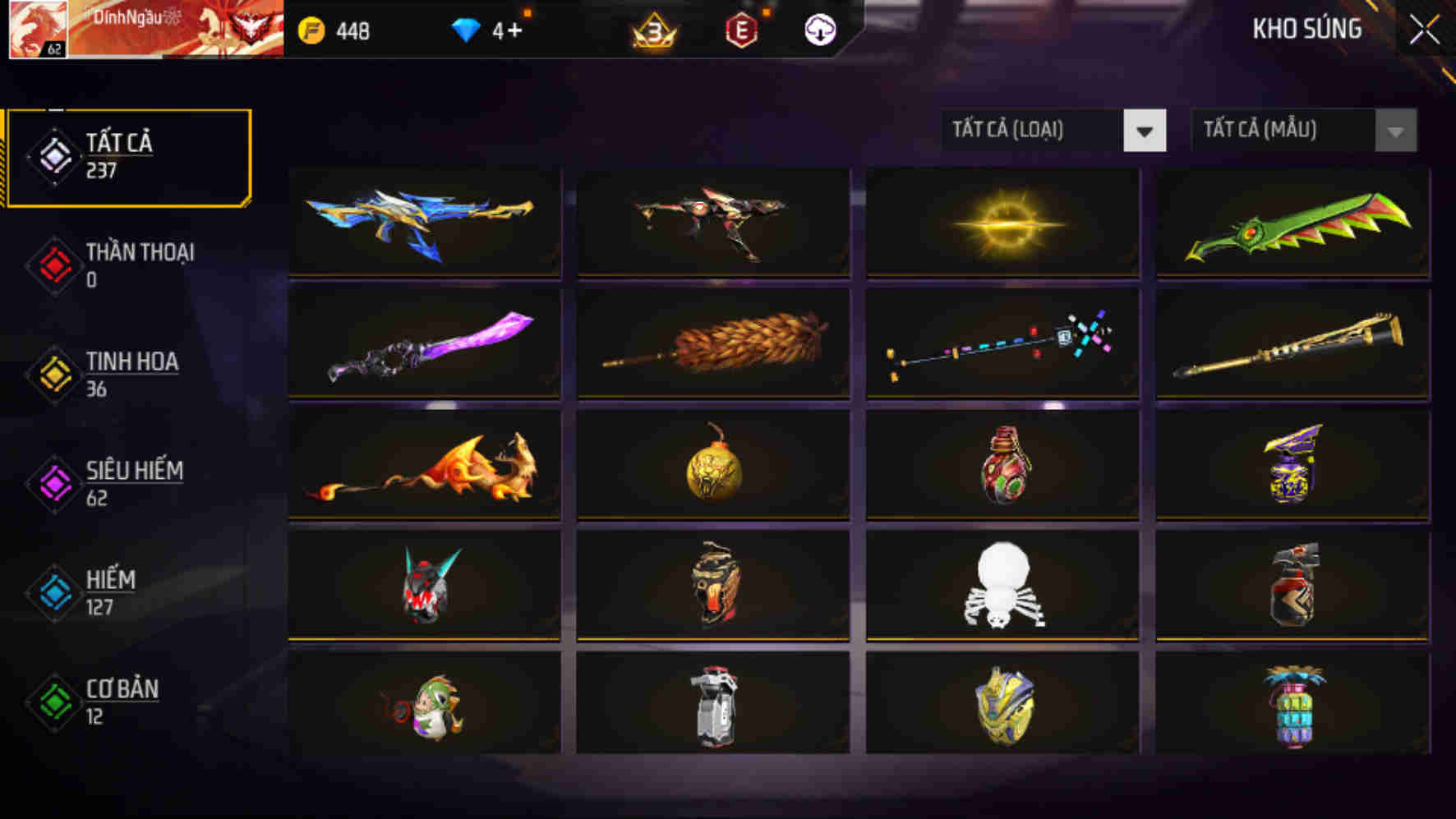This screenshot has height=819, width=1456.
Task: Click the KHO SÚNG title label
Action: 1306,29
